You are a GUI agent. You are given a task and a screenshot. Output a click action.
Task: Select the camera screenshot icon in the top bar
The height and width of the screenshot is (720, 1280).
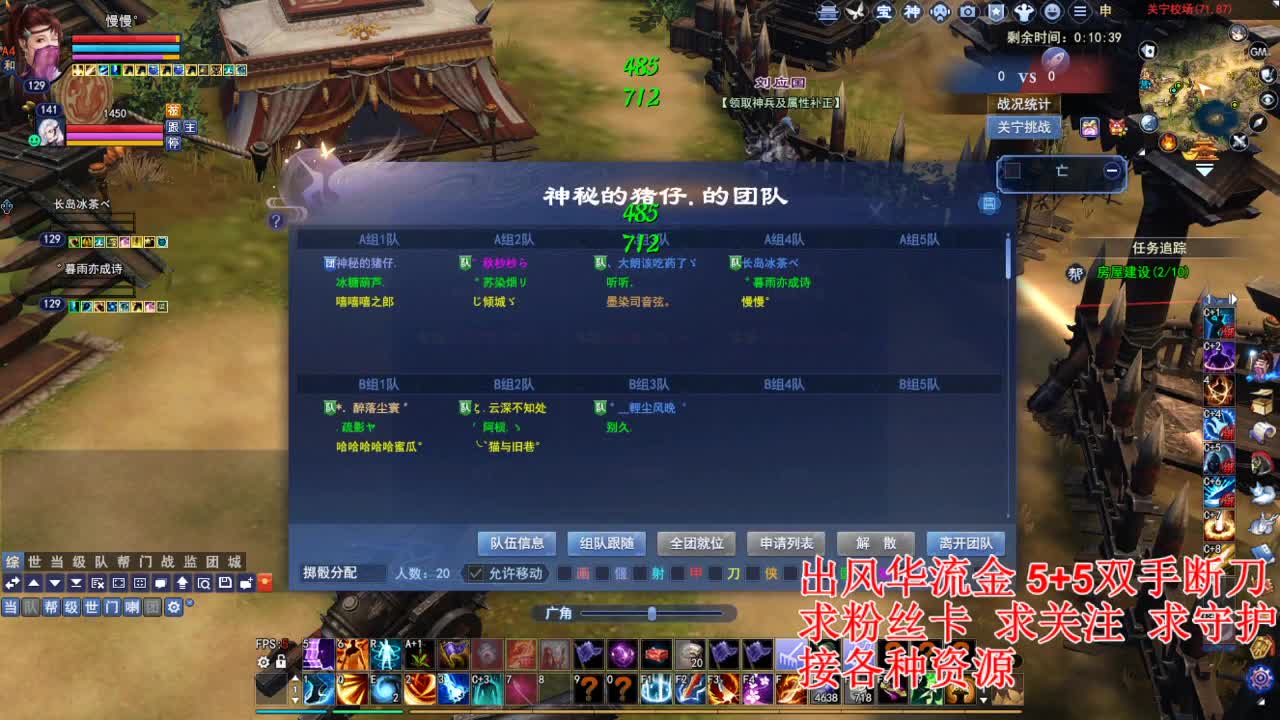pyautogui.click(x=966, y=12)
